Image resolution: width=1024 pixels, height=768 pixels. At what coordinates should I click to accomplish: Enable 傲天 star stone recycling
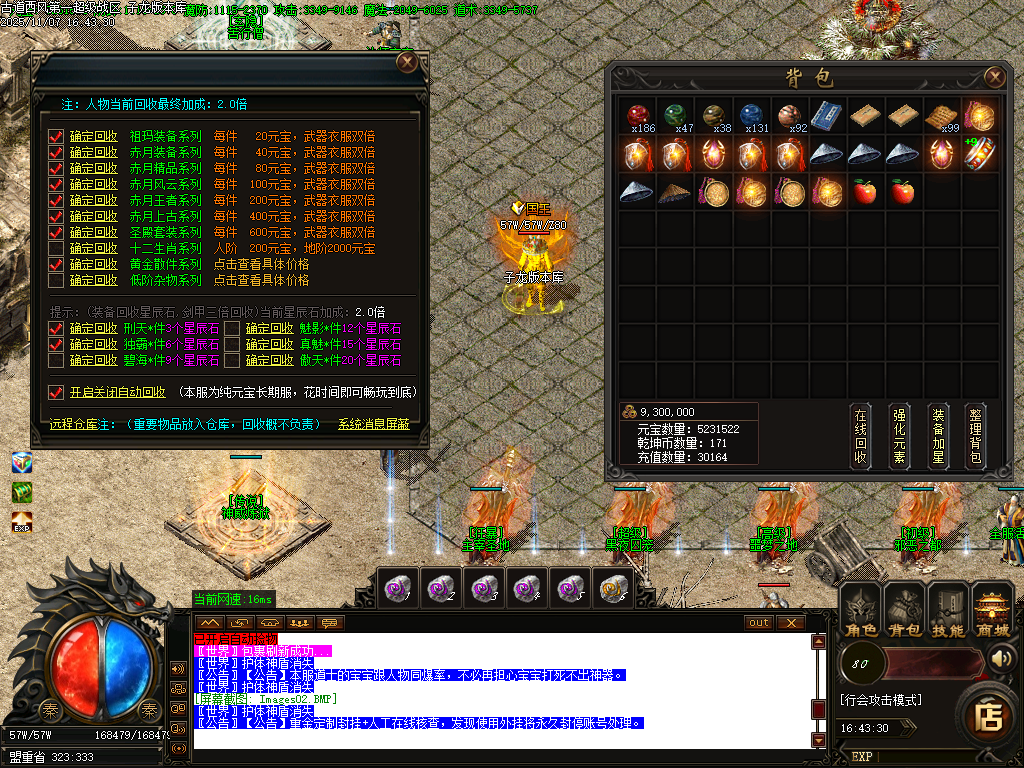tap(231, 360)
